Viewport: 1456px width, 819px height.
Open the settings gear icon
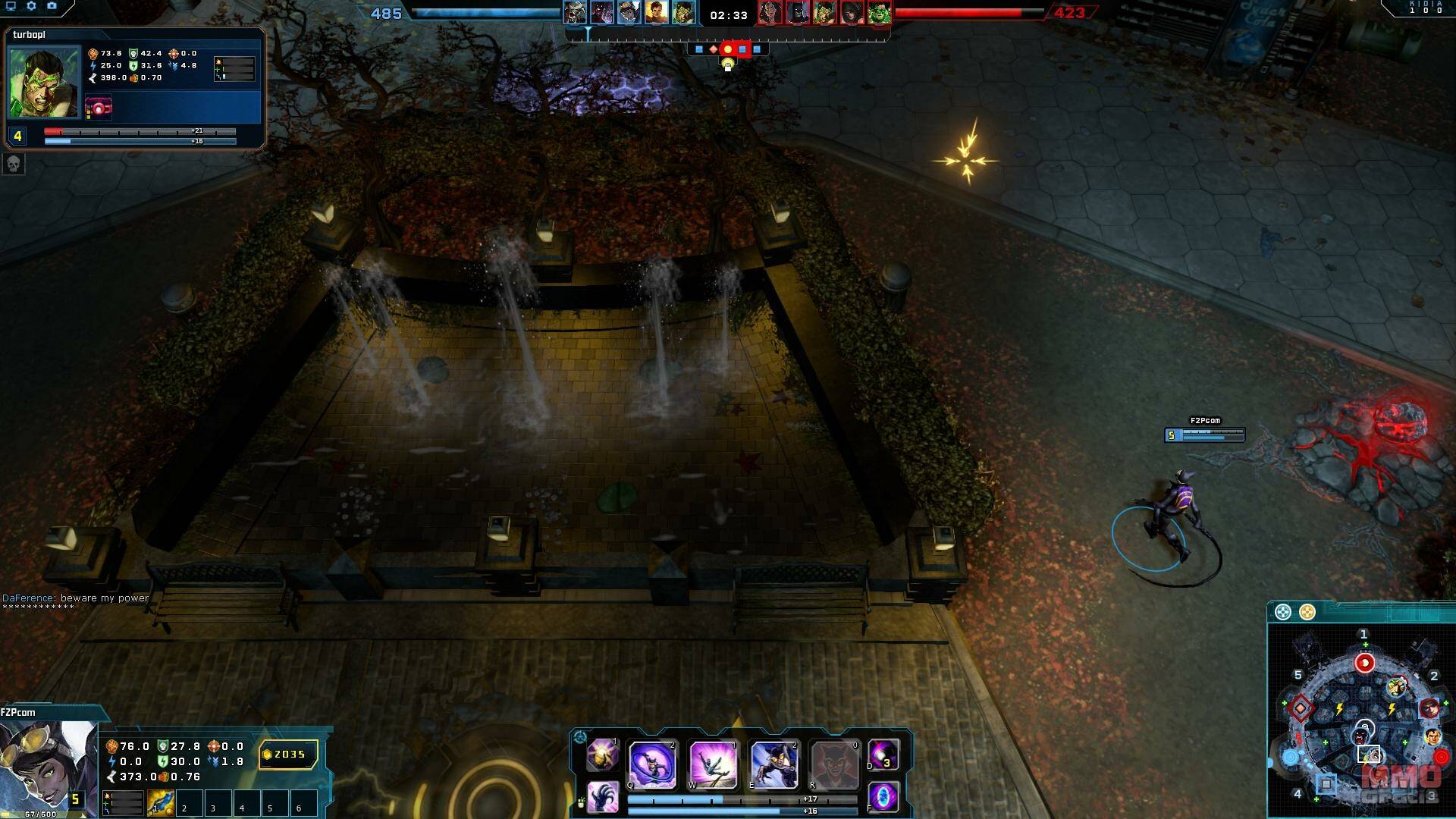tap(31, 6)
